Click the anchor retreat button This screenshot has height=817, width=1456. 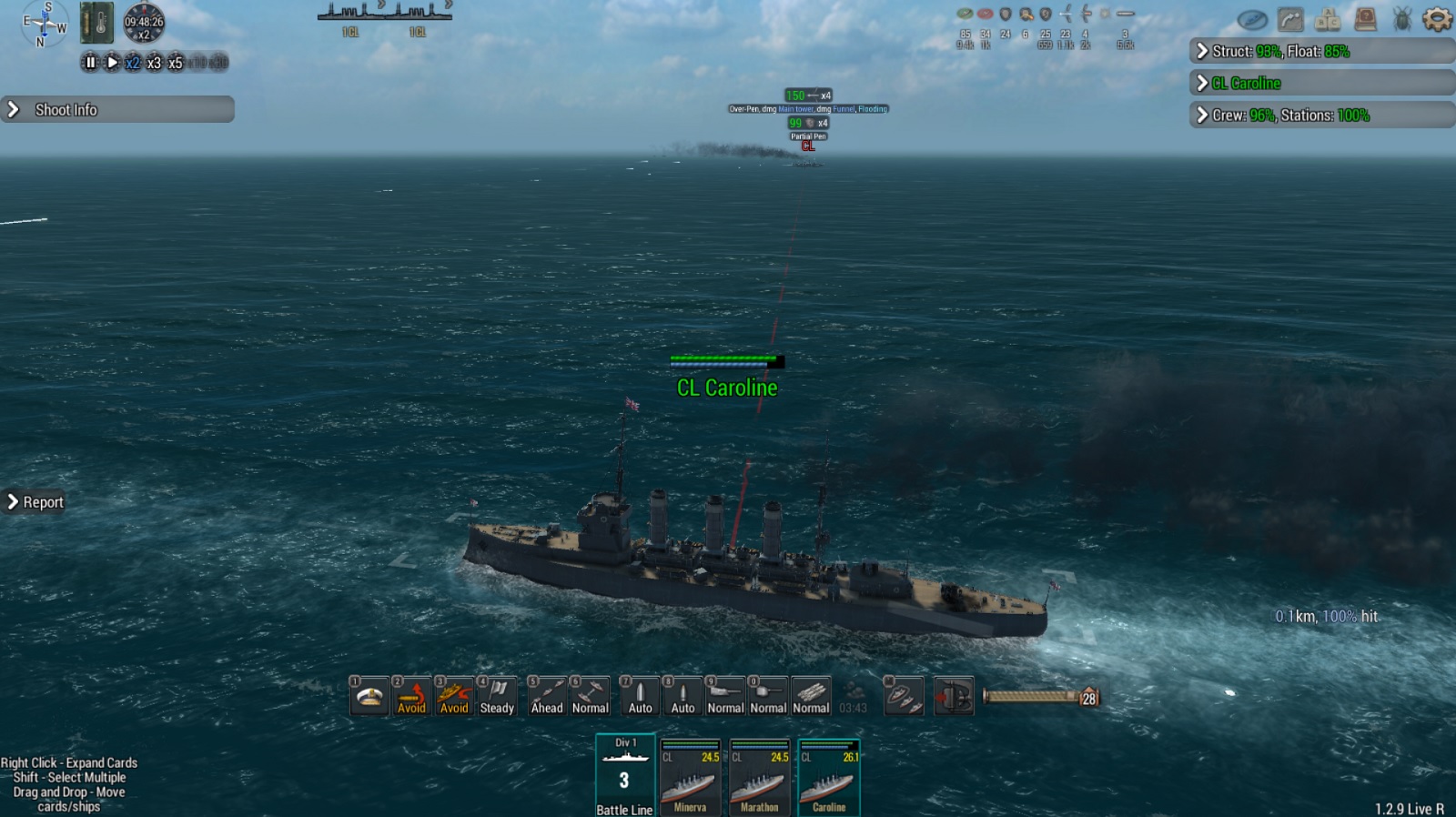tap(954, 697)
